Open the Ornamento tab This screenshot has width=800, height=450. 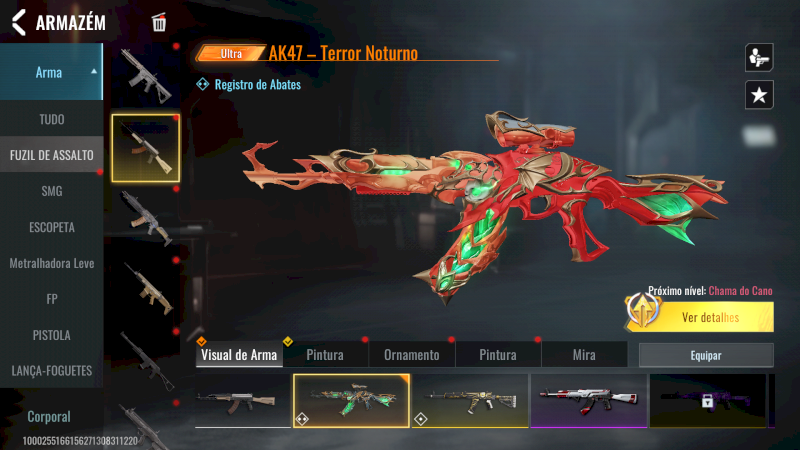coord(412,355)
